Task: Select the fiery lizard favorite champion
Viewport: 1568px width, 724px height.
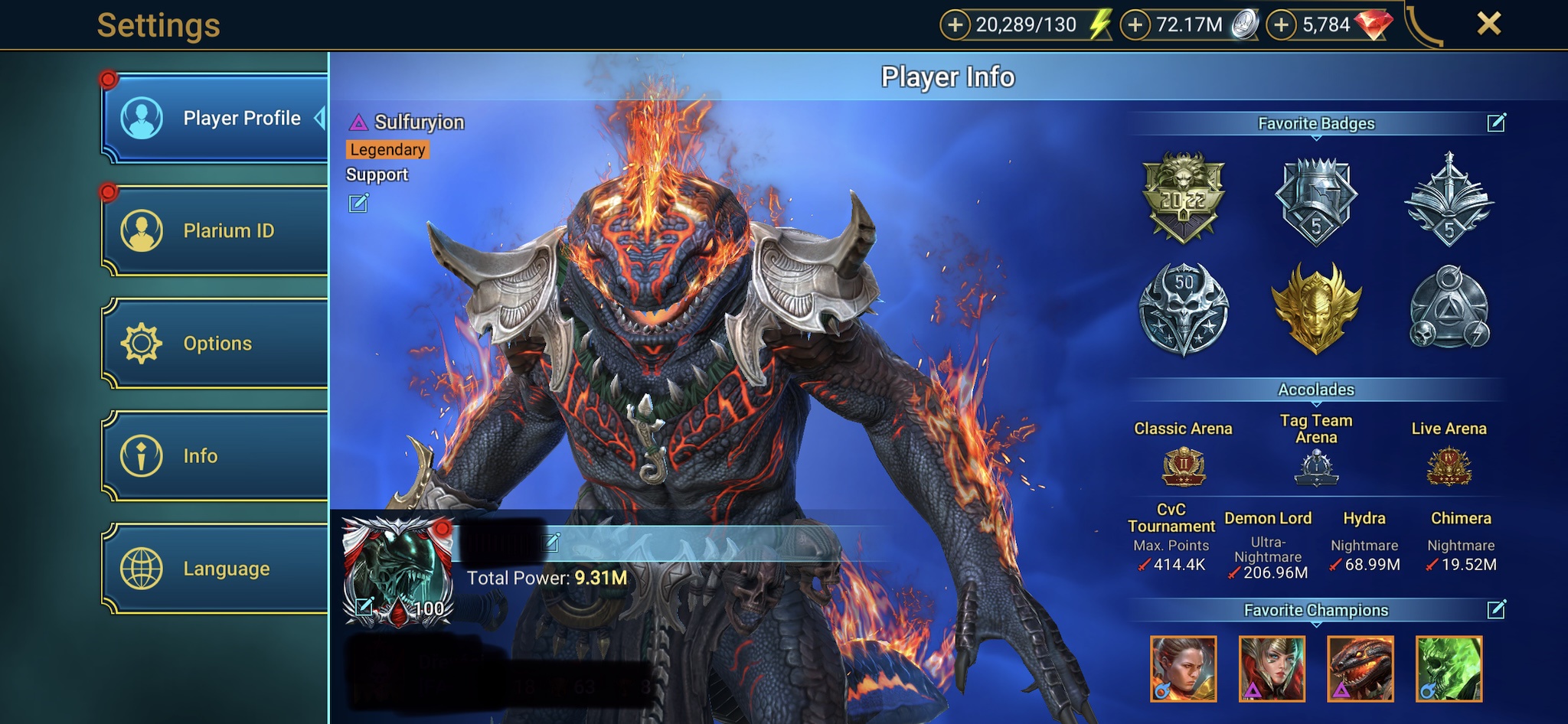Action: (x=1360, y=669)
